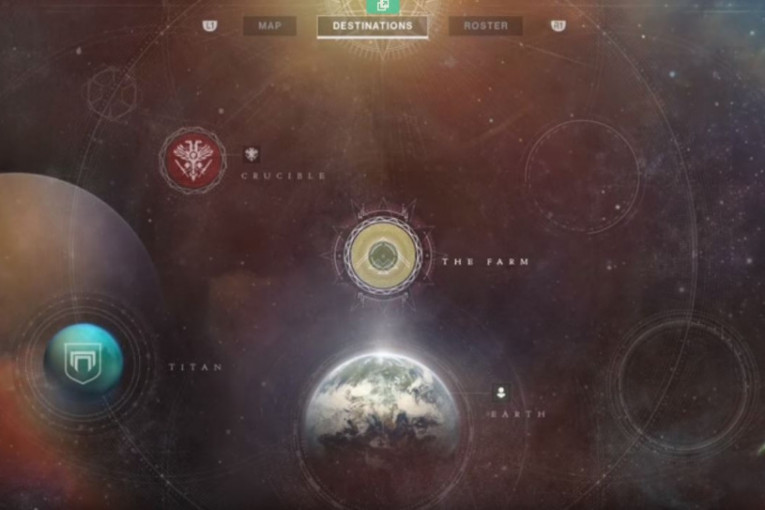The image size is (765, 510).
Task: Launch the Crucible emblem
Action: click(x=191, y=160)
